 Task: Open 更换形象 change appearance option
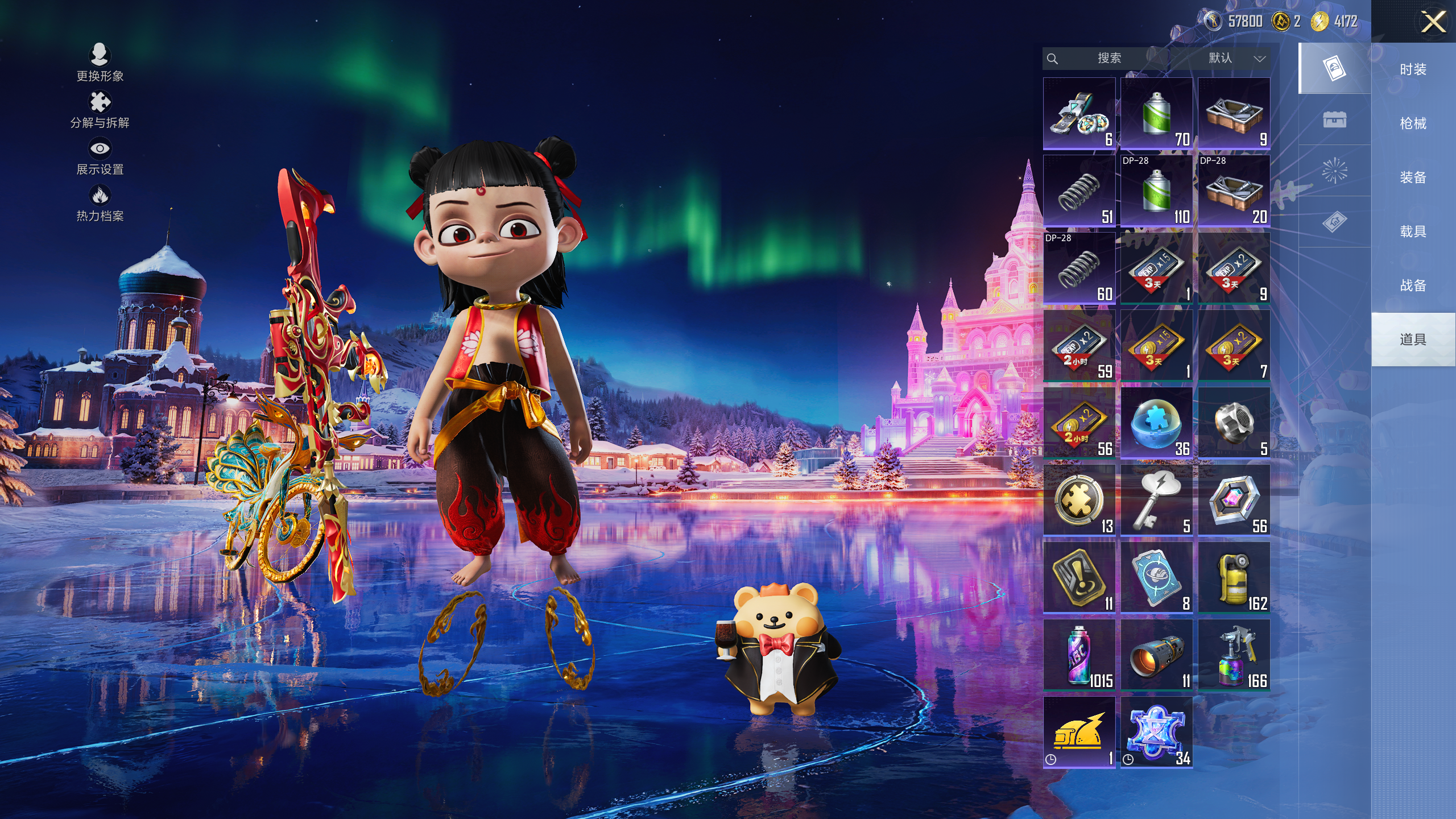point(100,63)
